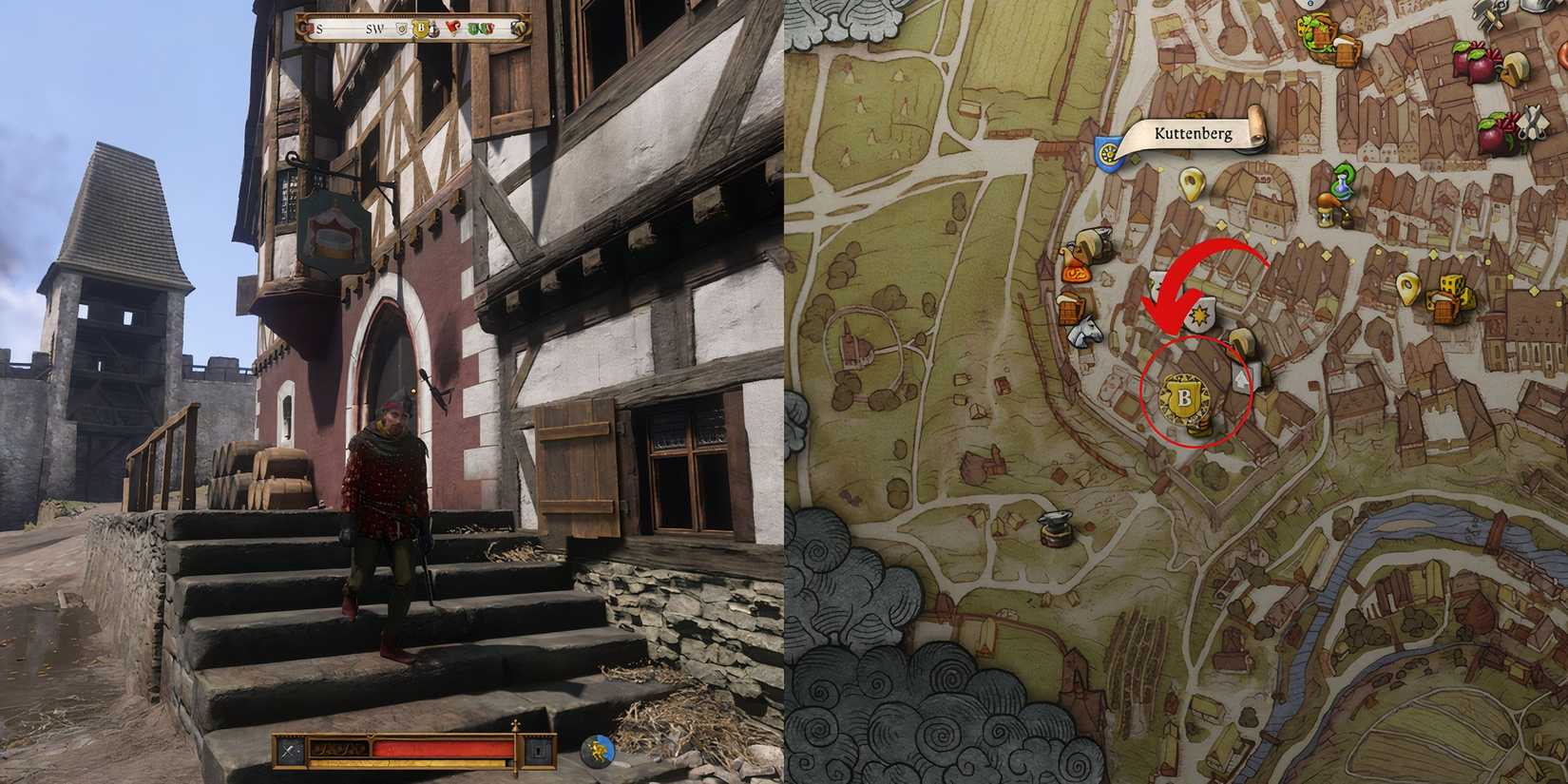
Task: Toggle the B shield marker on the compass bar
Action: (422, 29)
